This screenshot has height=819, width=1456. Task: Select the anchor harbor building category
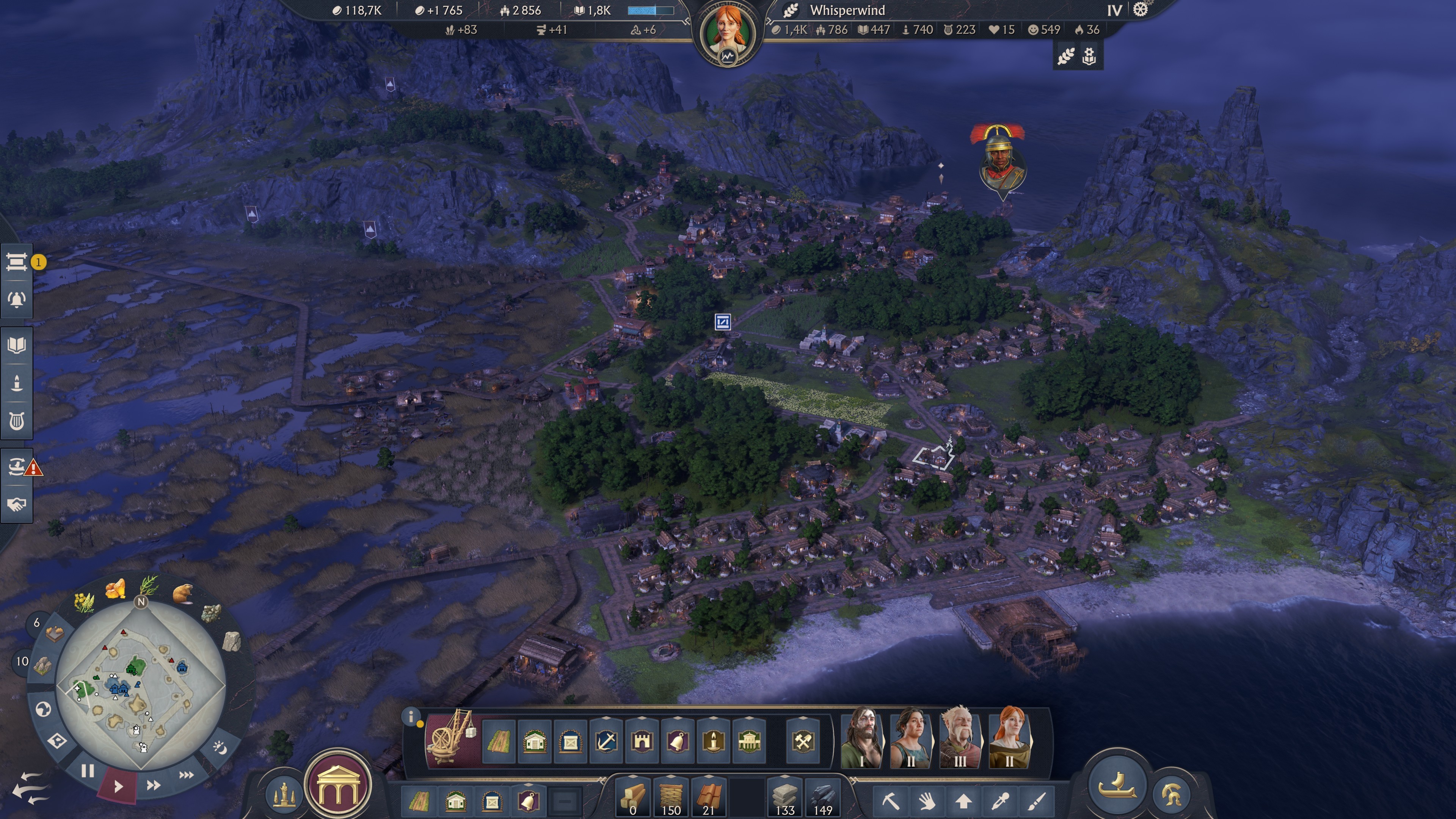606,741
